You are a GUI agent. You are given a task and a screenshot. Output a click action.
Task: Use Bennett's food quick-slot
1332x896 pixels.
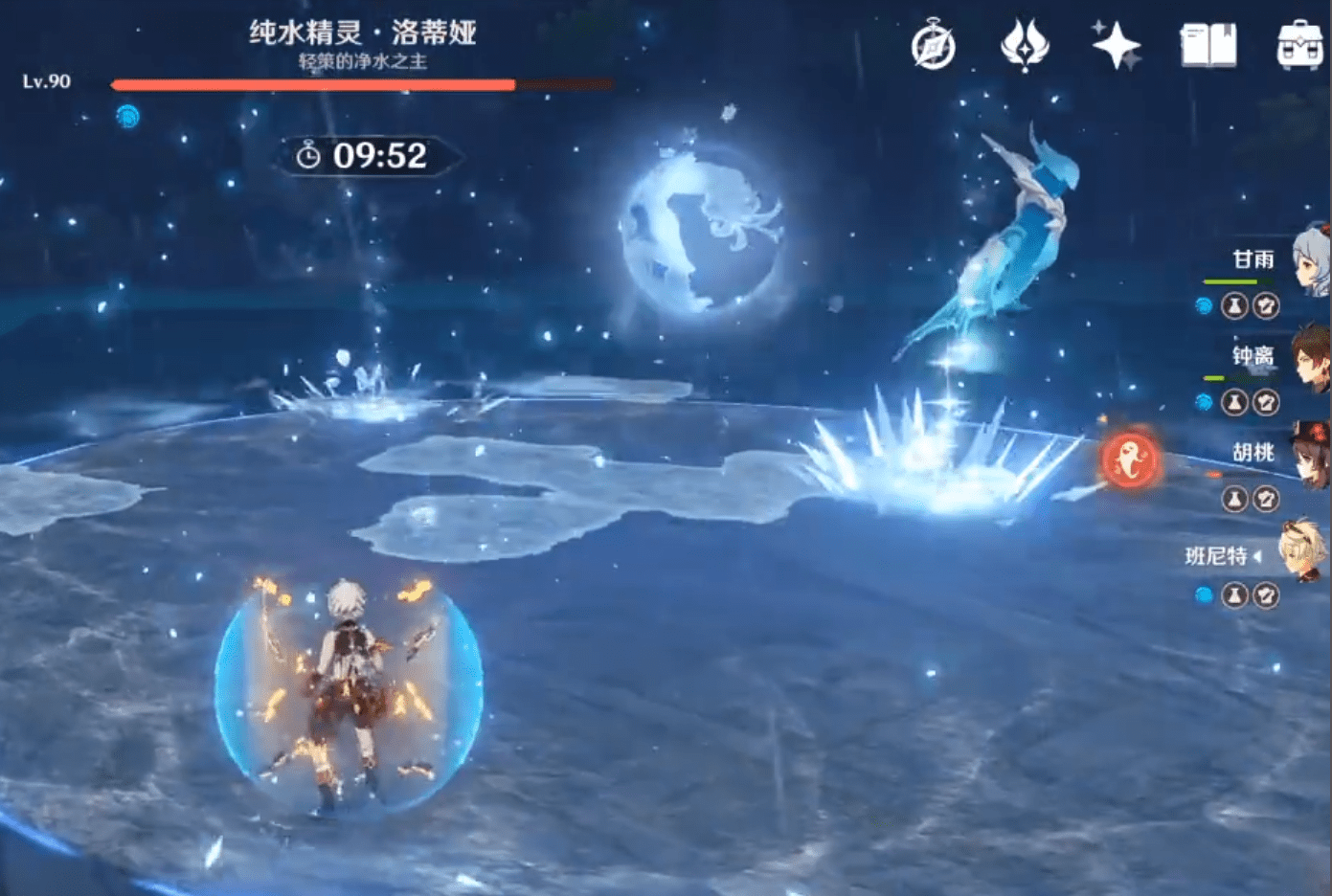tap(1266, 595)
